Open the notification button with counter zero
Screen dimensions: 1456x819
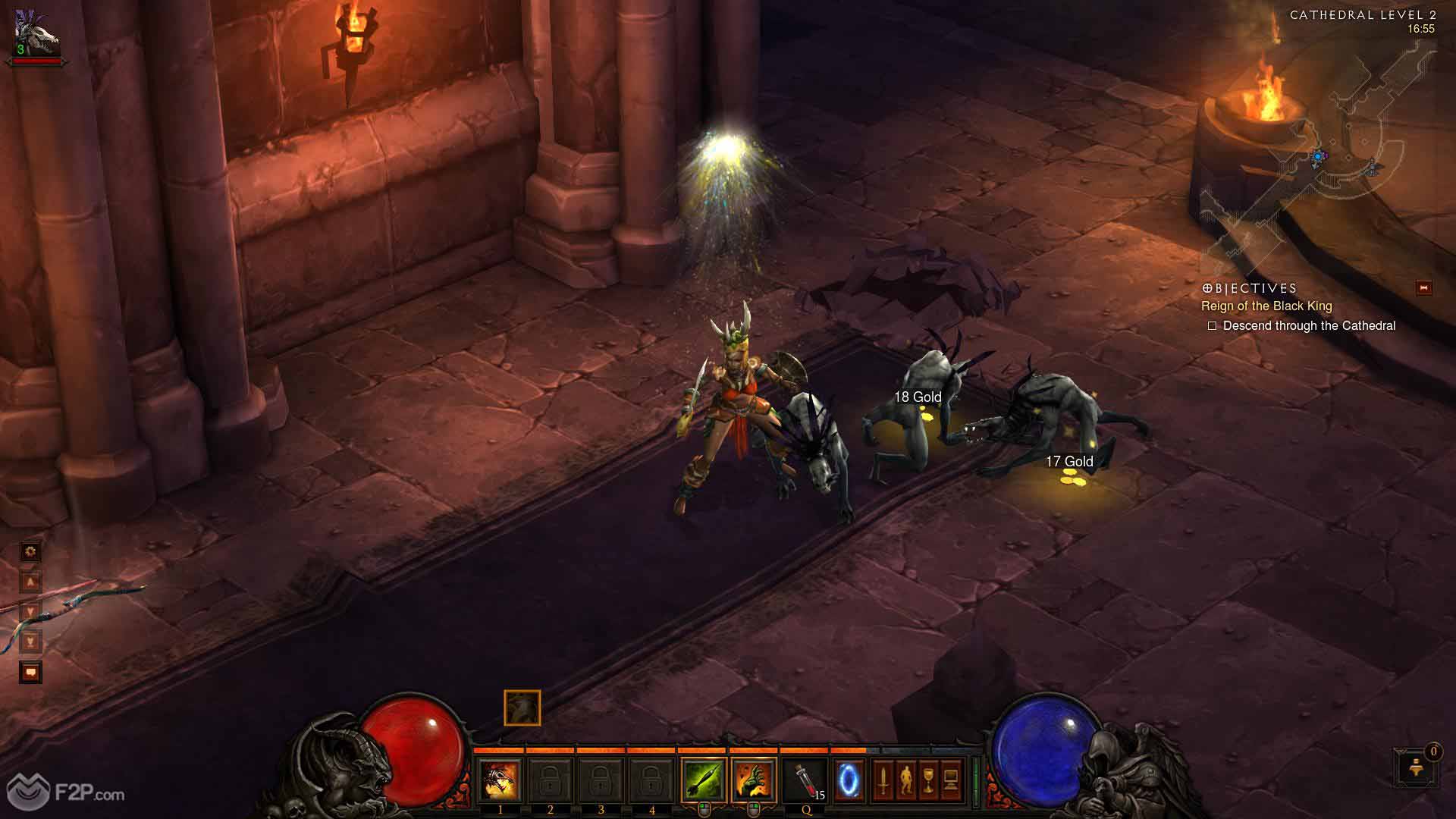point(1415,767)
